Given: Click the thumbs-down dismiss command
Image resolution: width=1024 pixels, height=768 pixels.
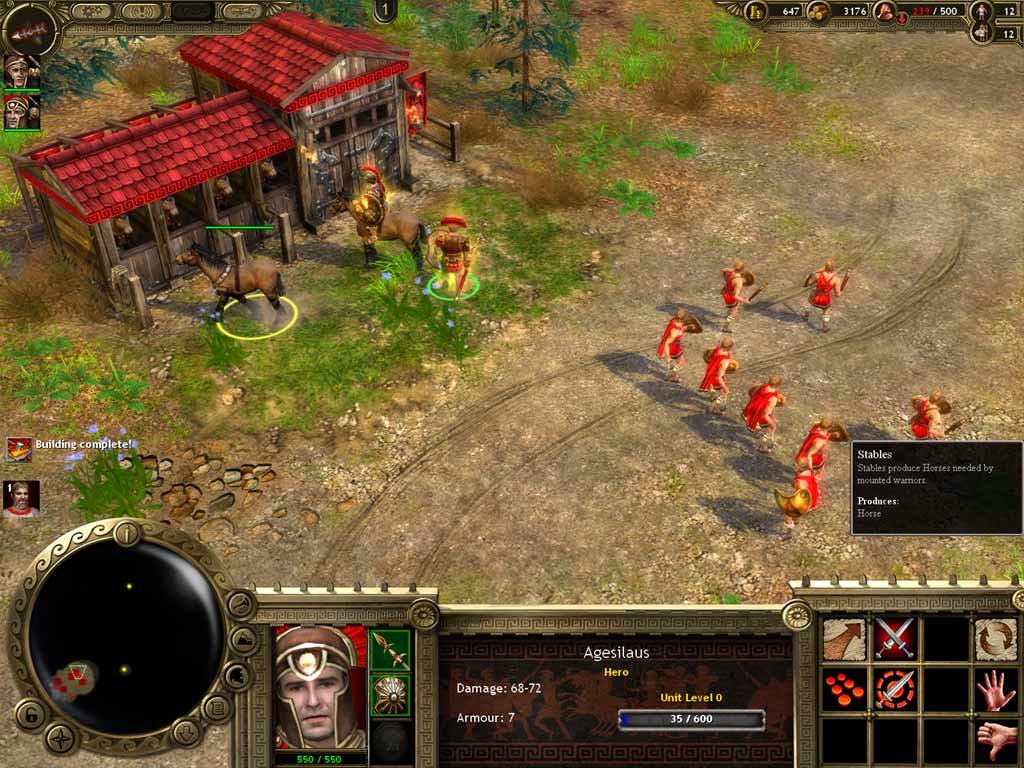Looking at the screenshot, I should click(995, 741).
